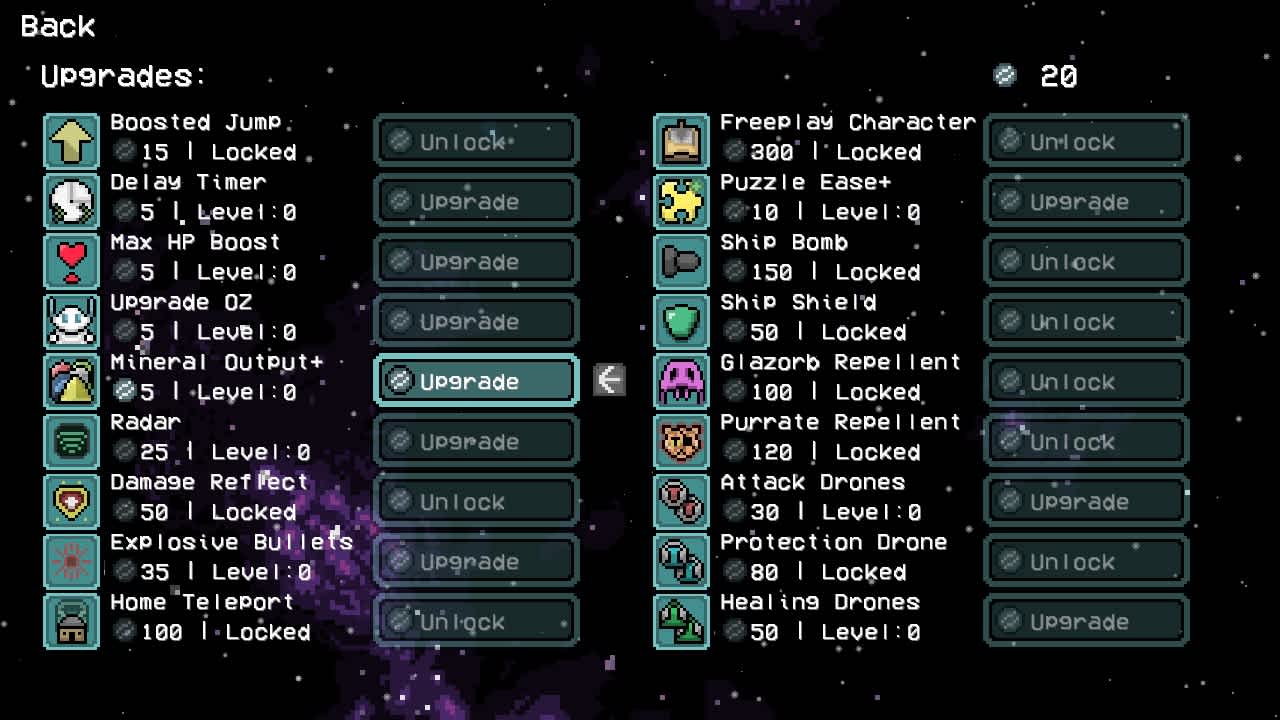Click Back to leave the Upgrades screen
Viewport: 1280px width, 720px height.
tap(57, 27)
